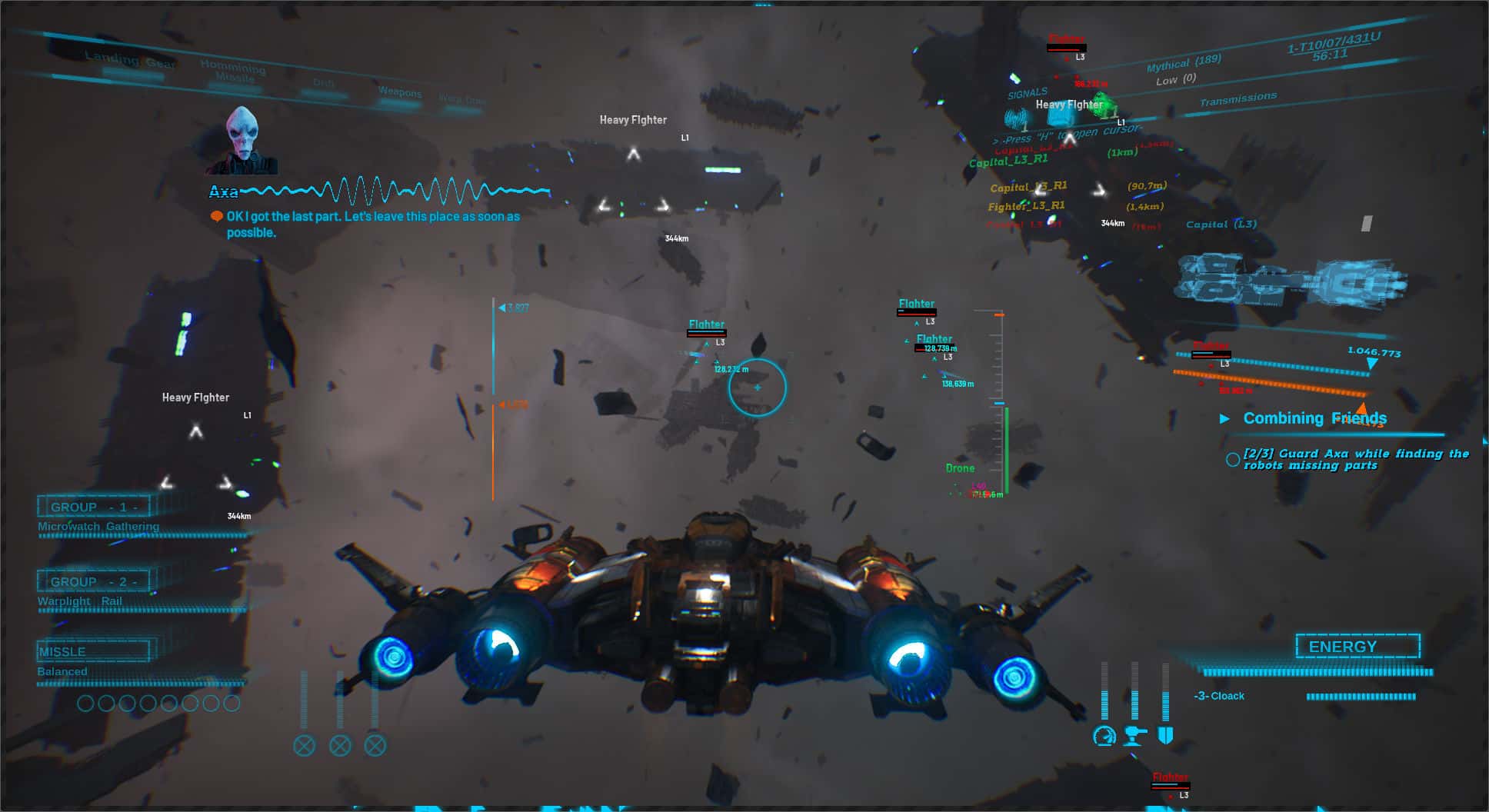Click the rightmost crossed-circle weapon slot icon
The image size is (1489, 812).
click(x=376, y=744)
